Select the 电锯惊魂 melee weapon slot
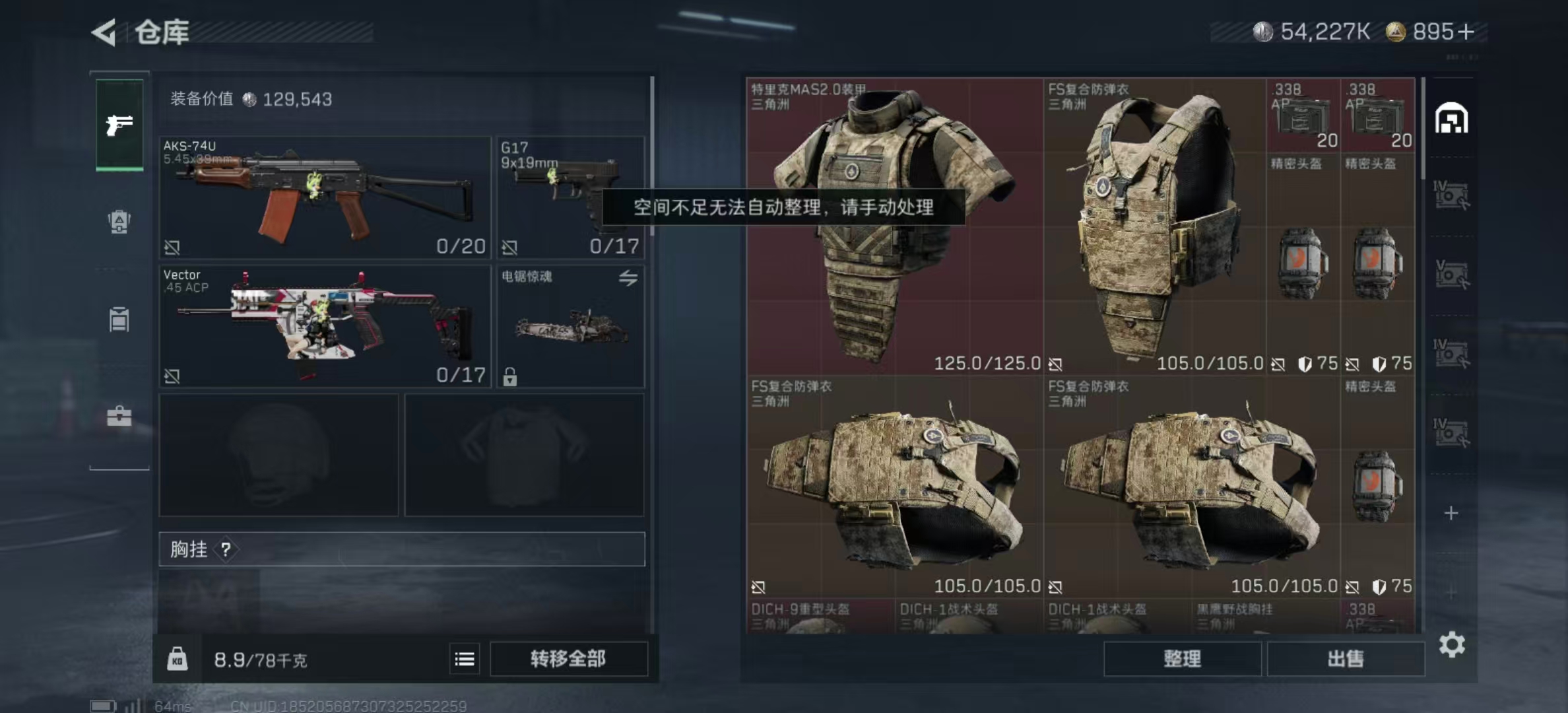 pos(570,326)
